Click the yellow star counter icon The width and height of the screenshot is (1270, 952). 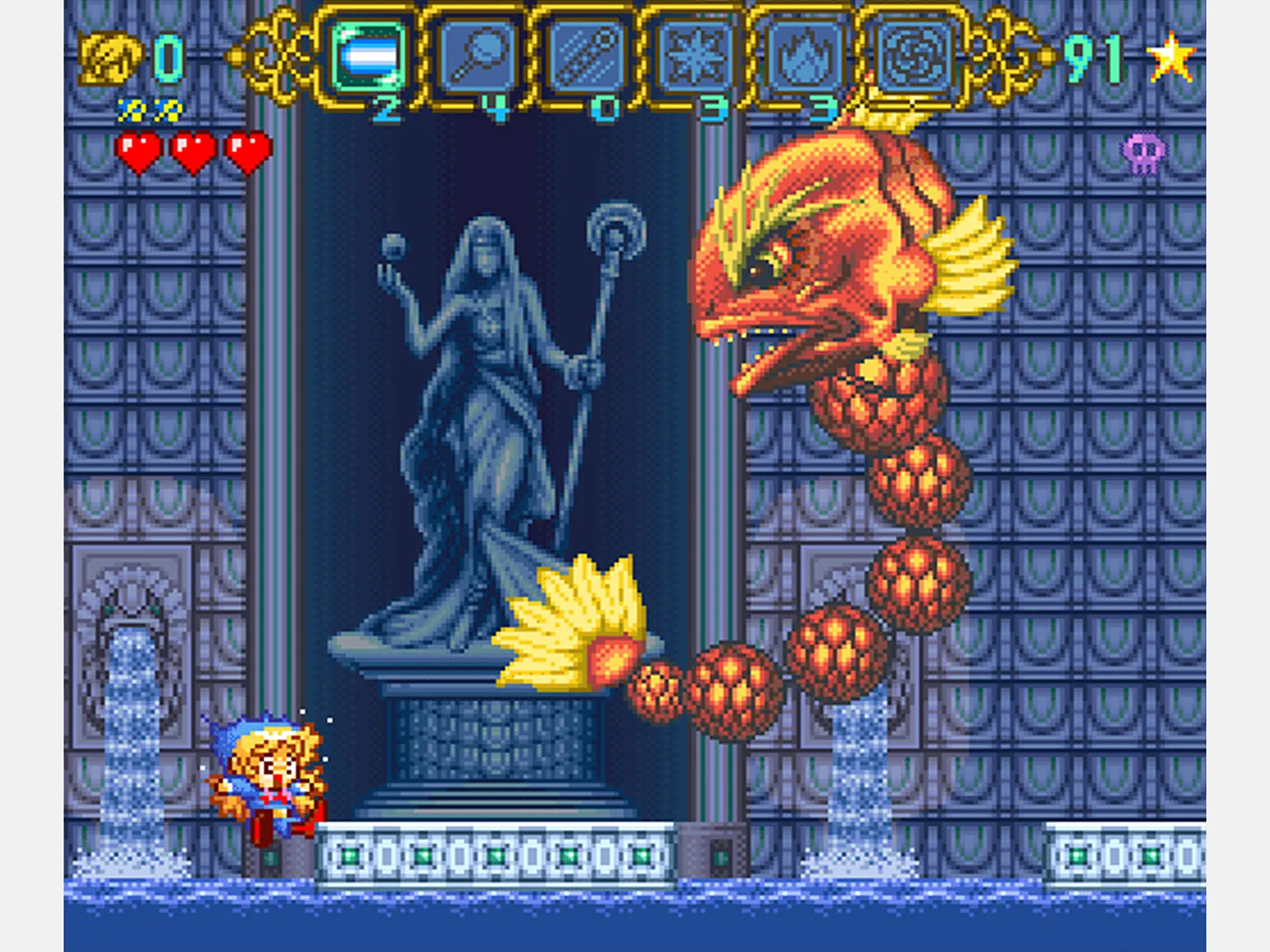[x=1171, y=58]
